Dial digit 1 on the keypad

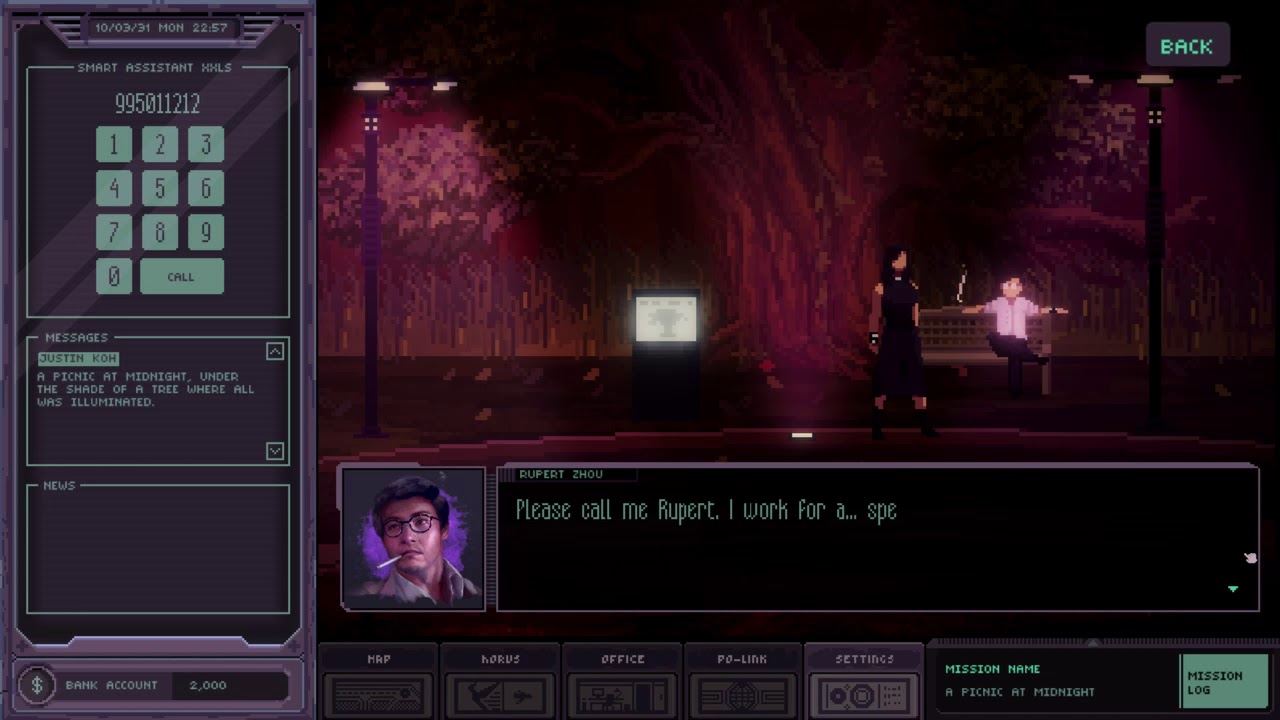point(114,145)
